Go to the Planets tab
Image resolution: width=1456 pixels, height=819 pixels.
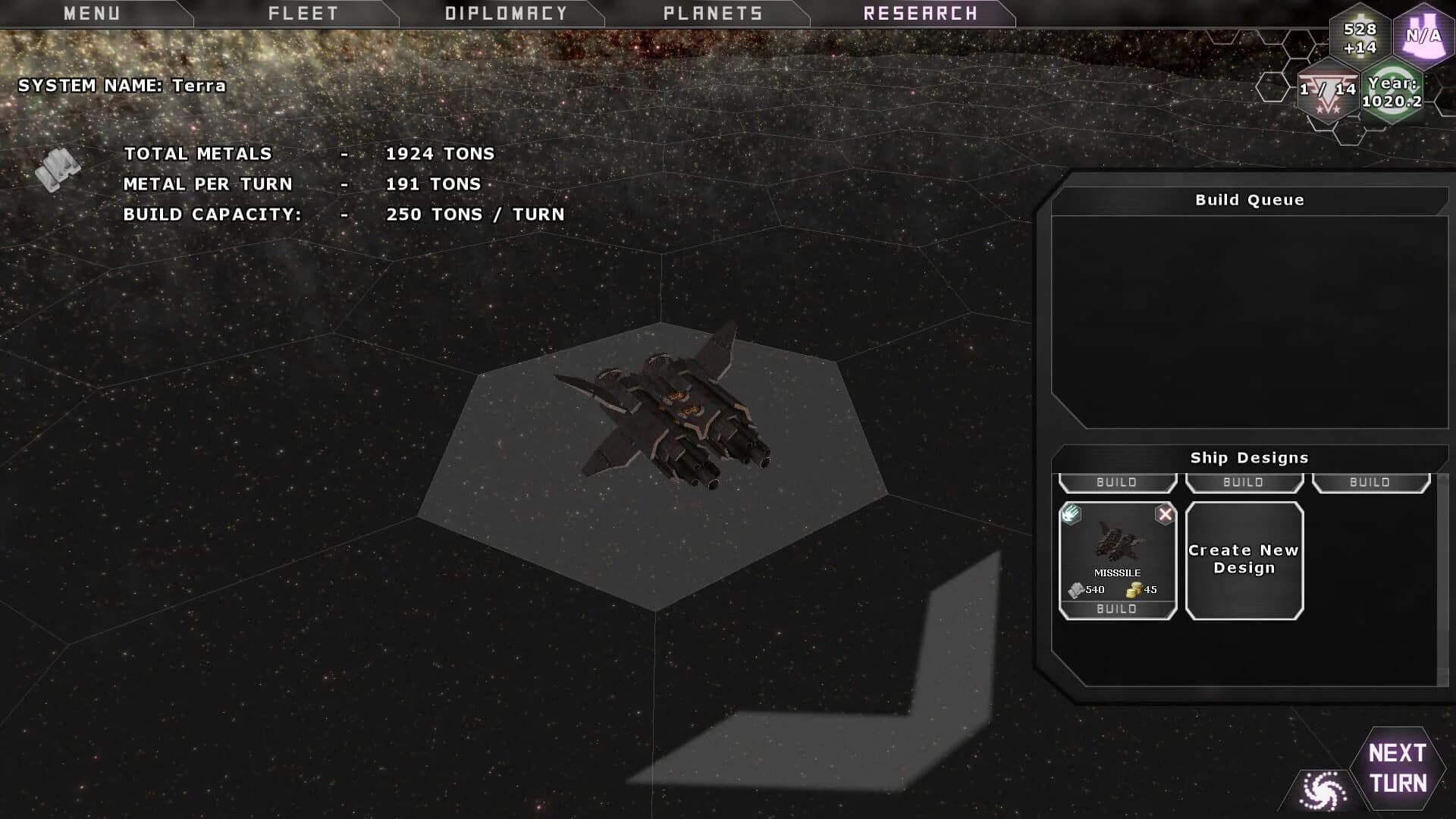click(713, 14)
